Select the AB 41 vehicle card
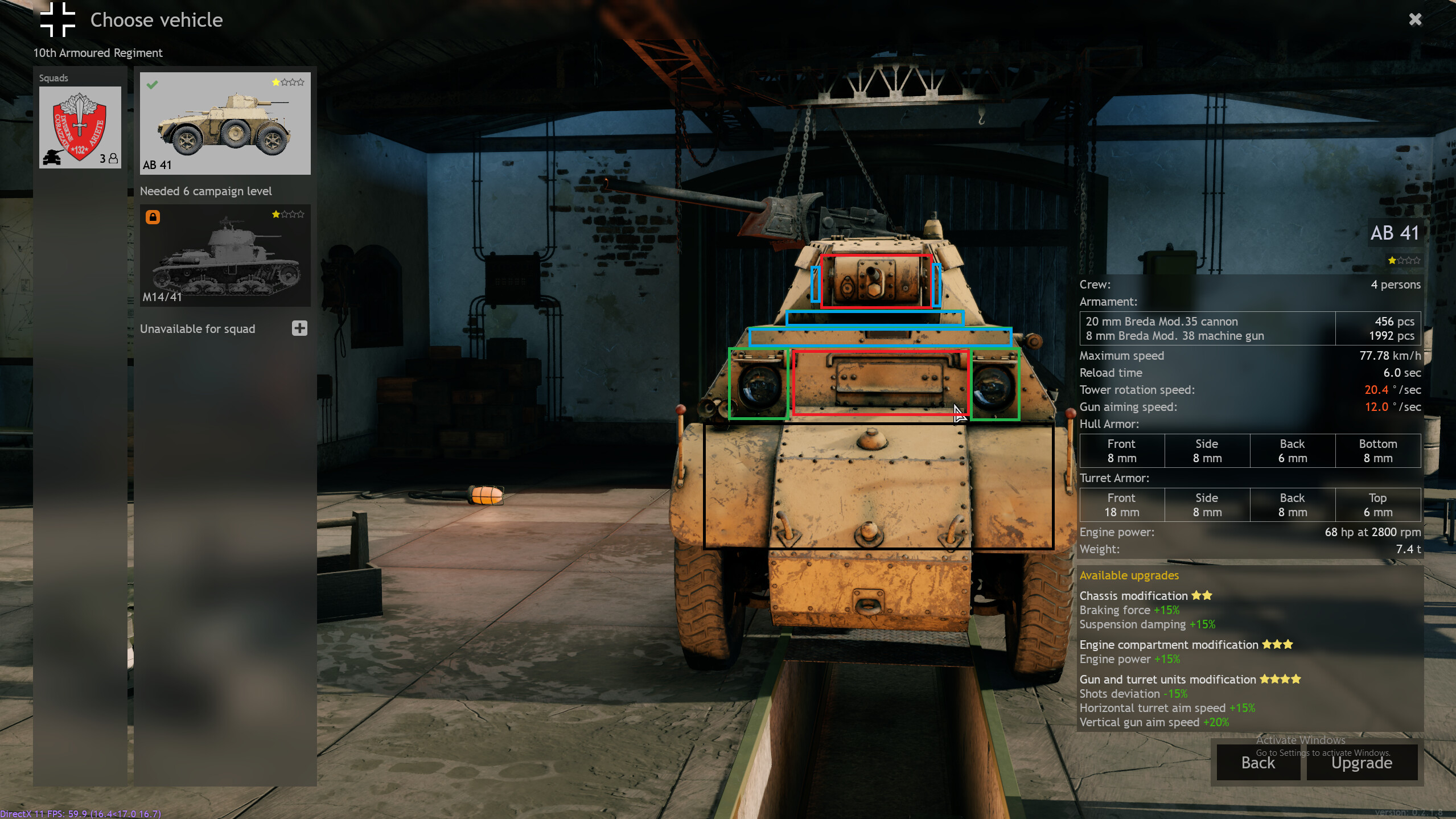The width and height of the screenshot is (1456, 819). pyautogui.click(x=225, y=123)
